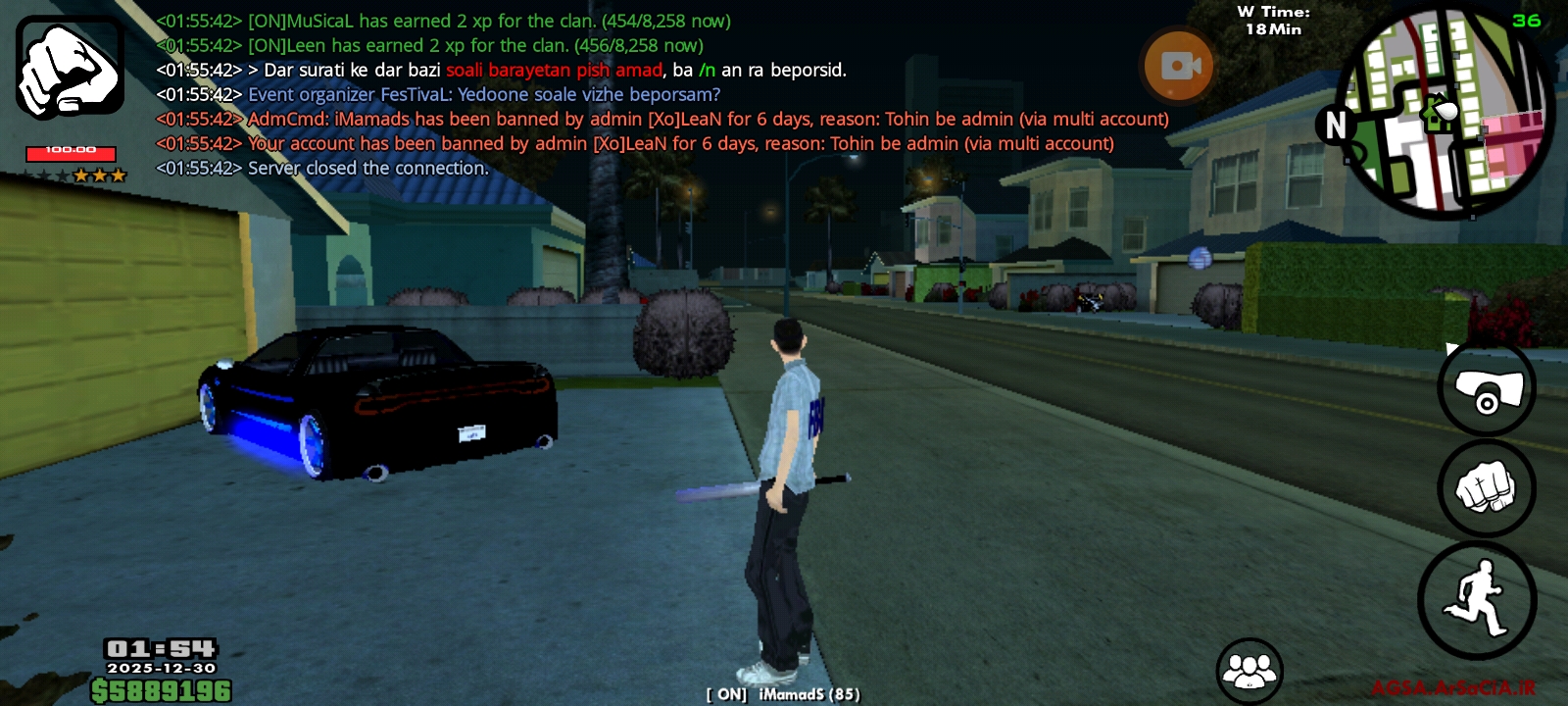Activate the sprint running man button
1568x706 pixels.
click(1477, 599)
